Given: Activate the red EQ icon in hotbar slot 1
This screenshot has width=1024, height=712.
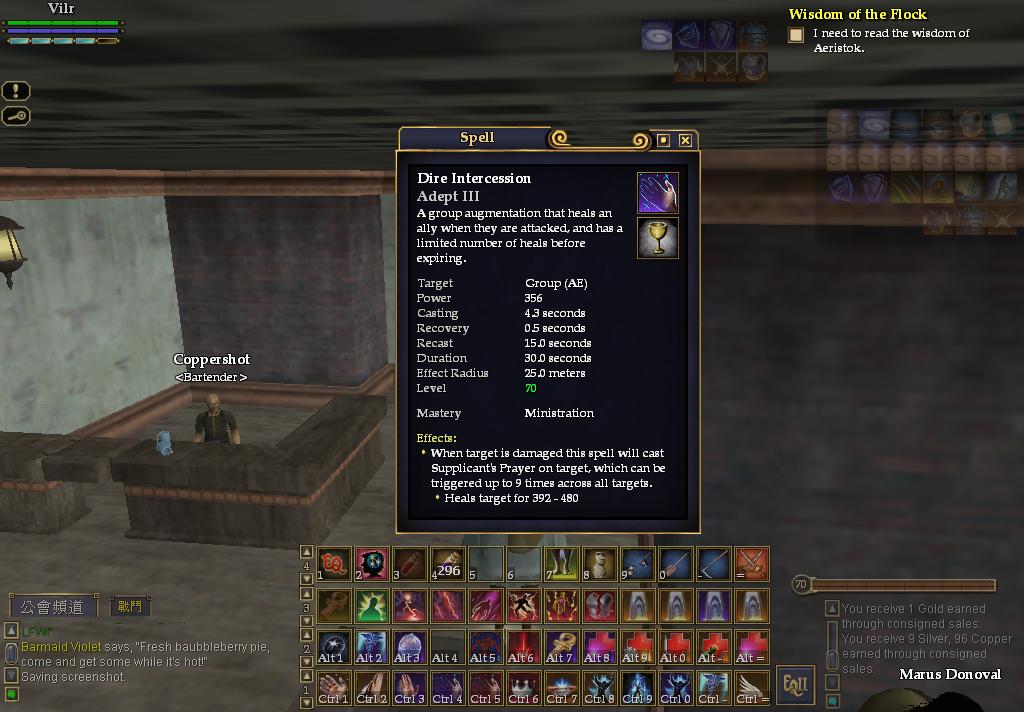Looking at the screenshot, I should point(334,566).
